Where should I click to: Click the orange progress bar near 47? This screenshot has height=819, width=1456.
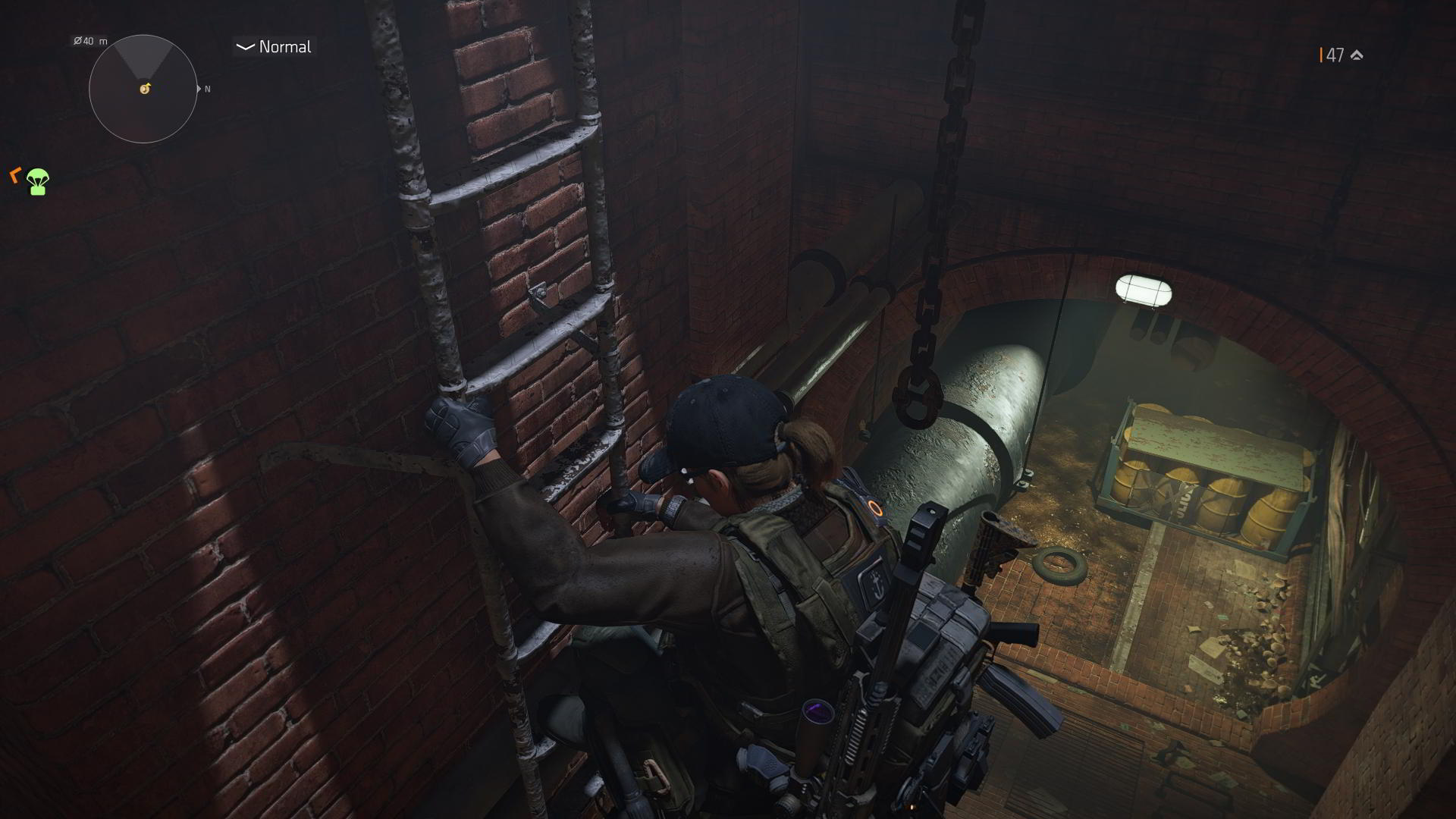(x=1321, y=54)
